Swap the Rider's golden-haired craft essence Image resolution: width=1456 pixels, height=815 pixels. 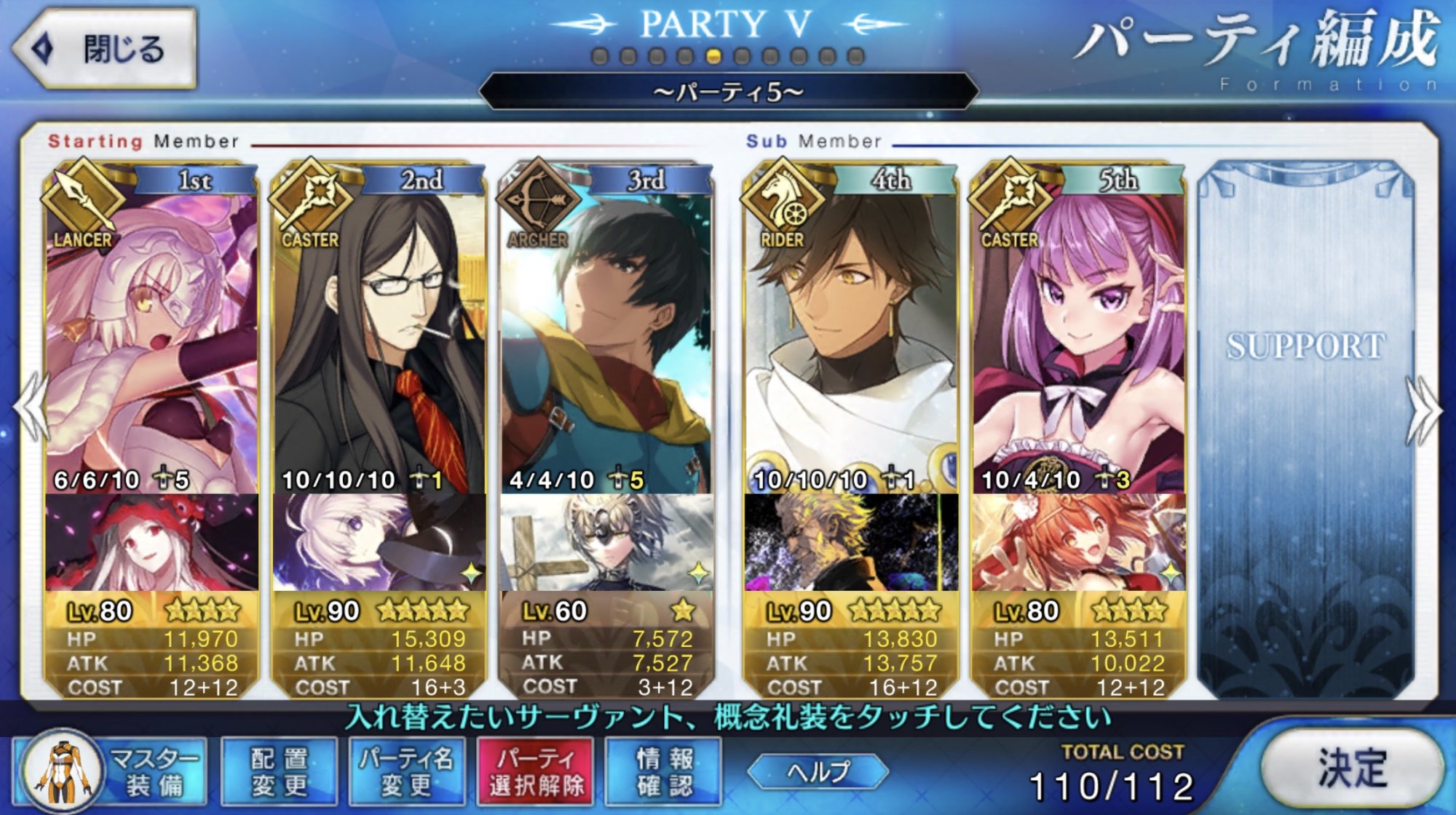(x=850, y=542)
